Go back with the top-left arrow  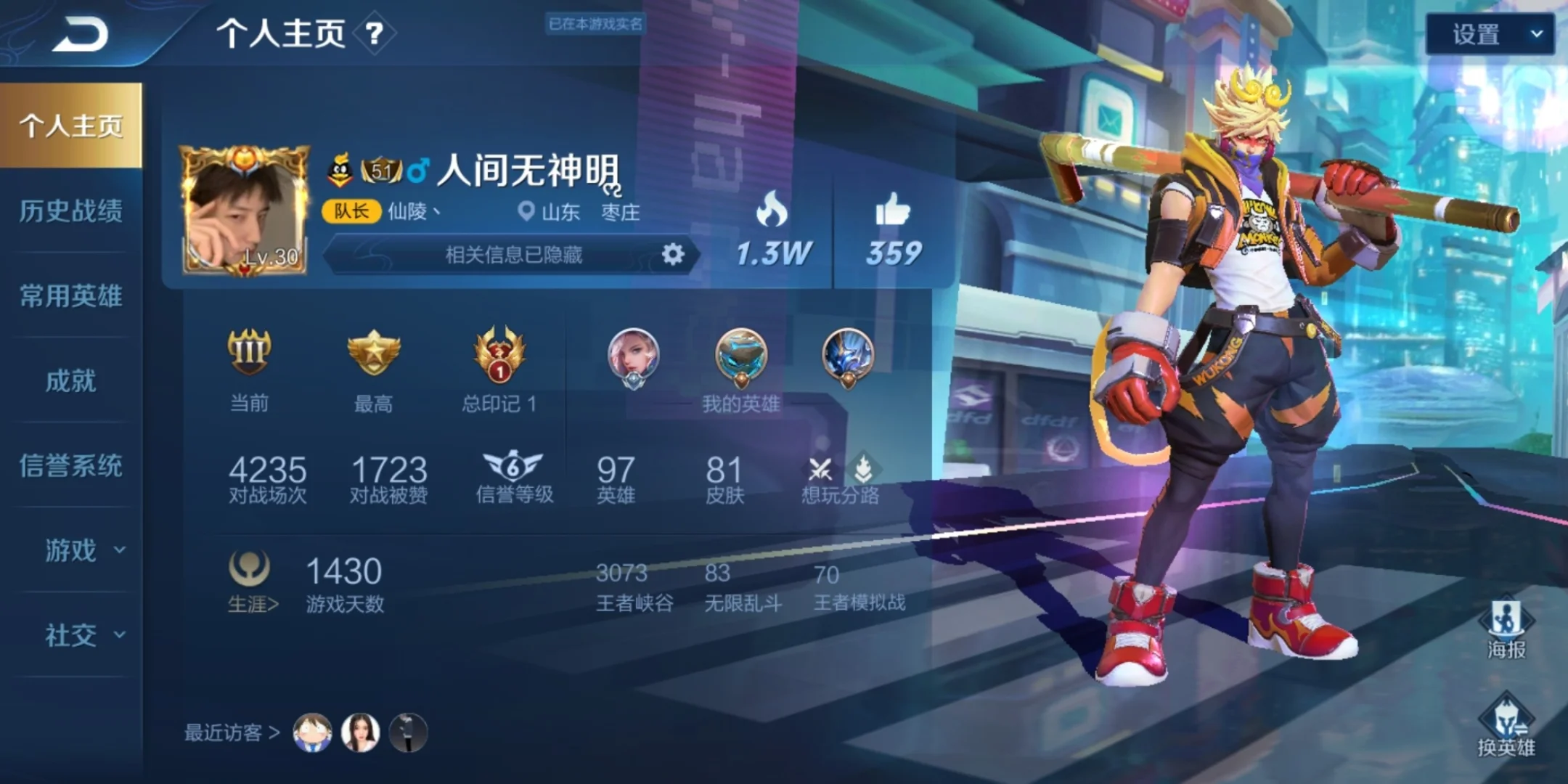80,34
